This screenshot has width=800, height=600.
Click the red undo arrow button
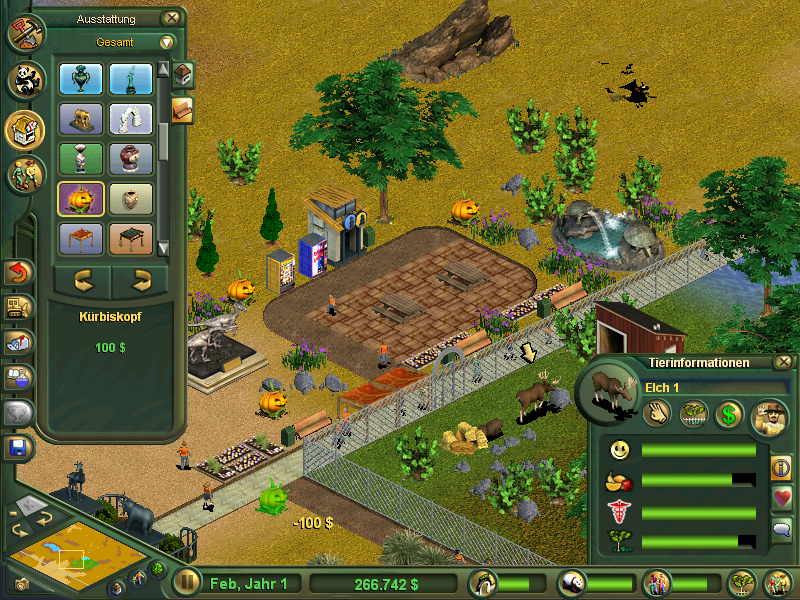coord(19,272)
